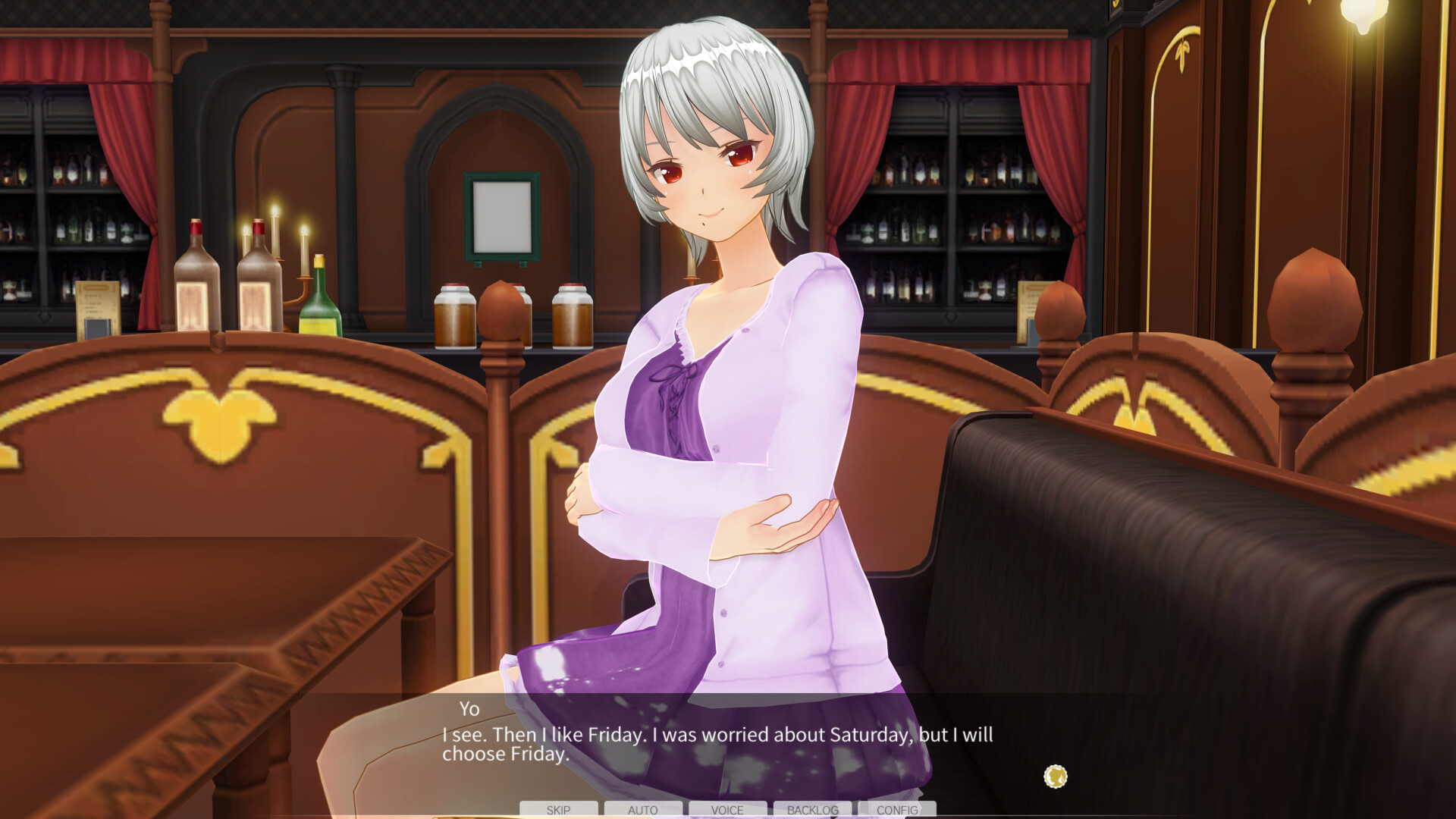The height and width of the screenshot is (819, 1456).
Task: Click the golden portrait badge icon
Action: click(1055, 776)
